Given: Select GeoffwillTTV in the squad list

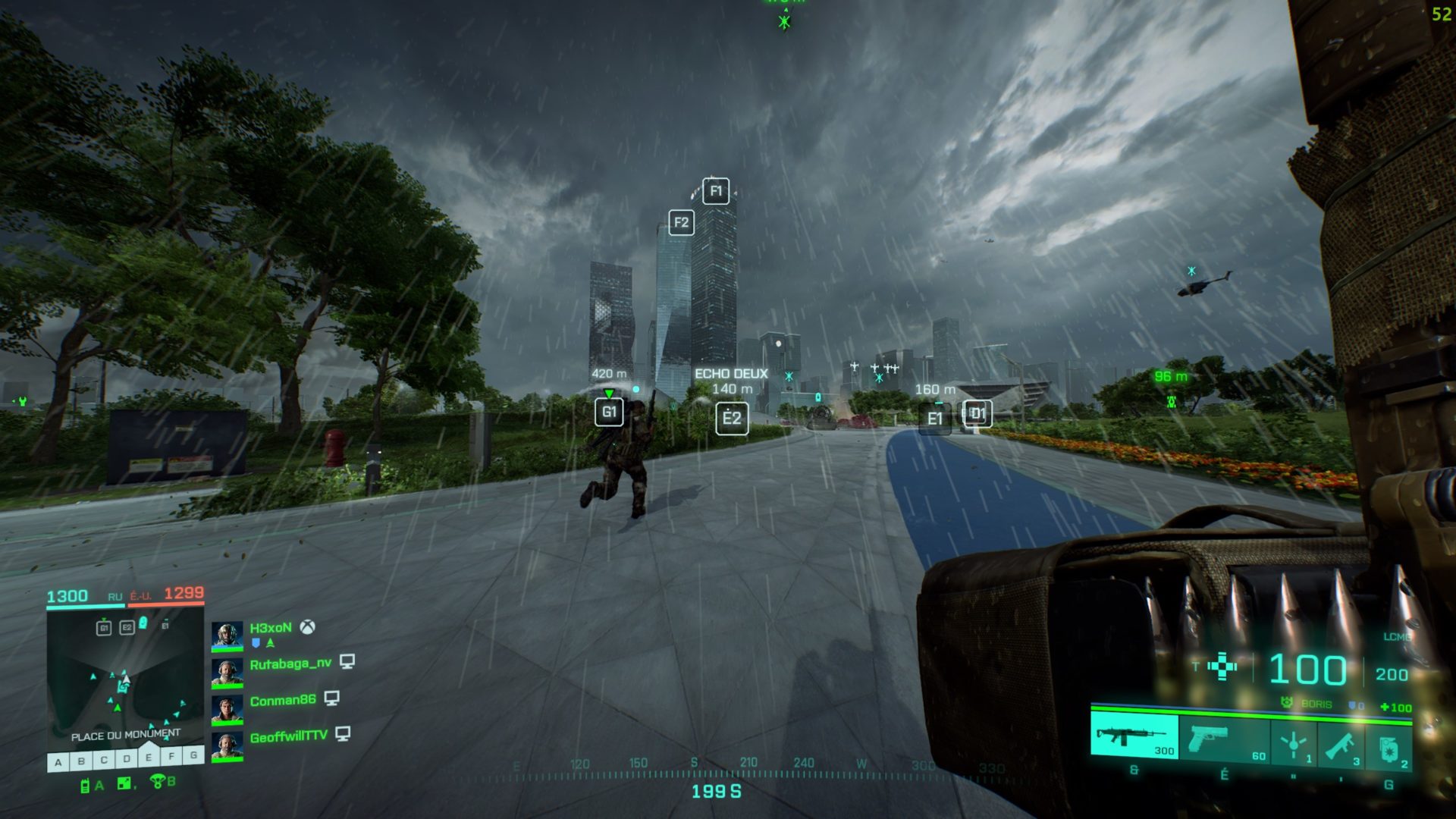Looking at the screenshot, I should (288, 736).
